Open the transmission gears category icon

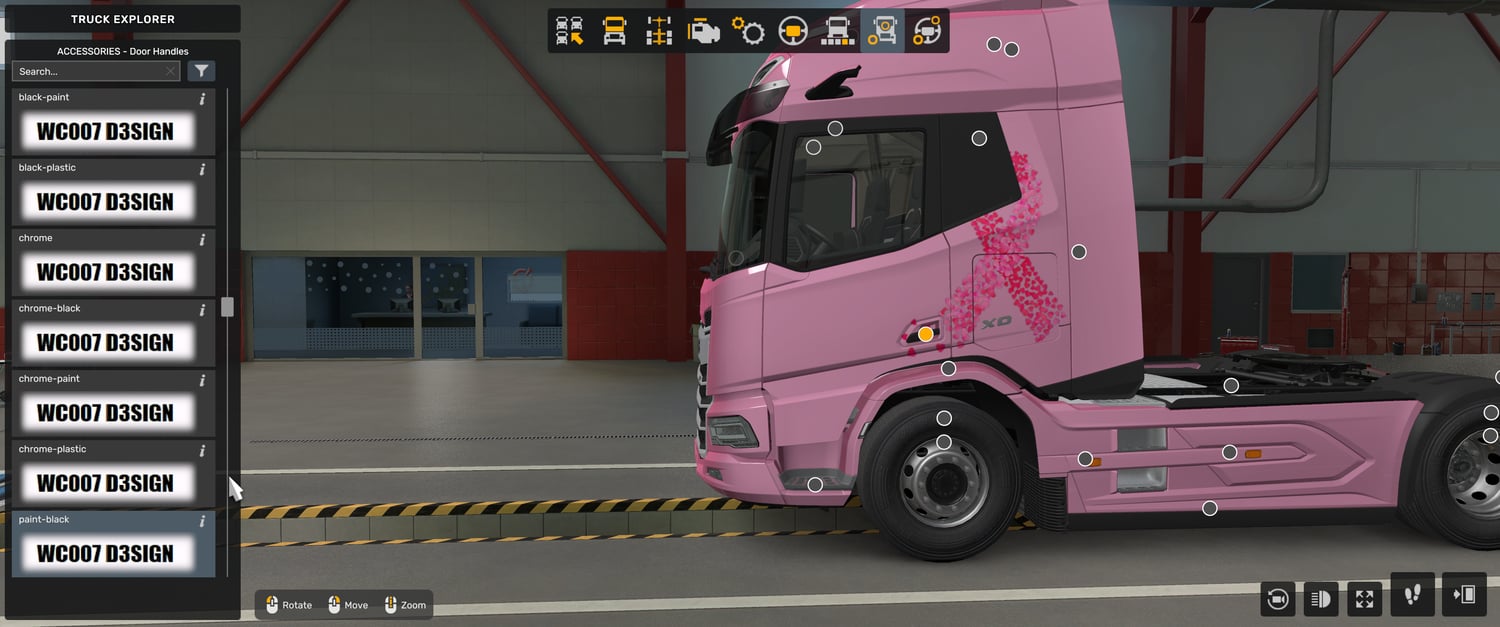point(748,31)
